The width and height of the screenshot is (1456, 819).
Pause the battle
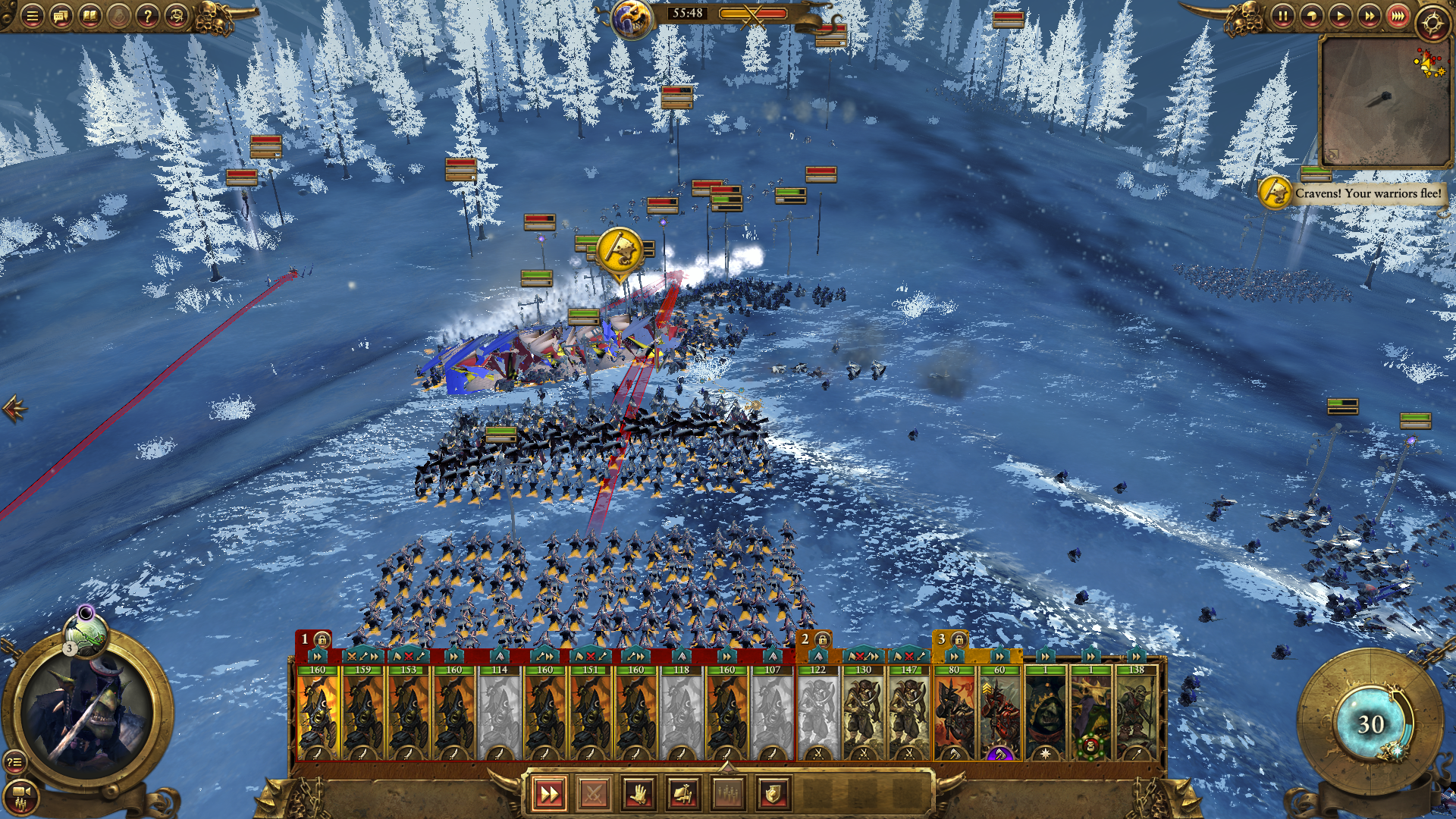(x=1282, y=16)
